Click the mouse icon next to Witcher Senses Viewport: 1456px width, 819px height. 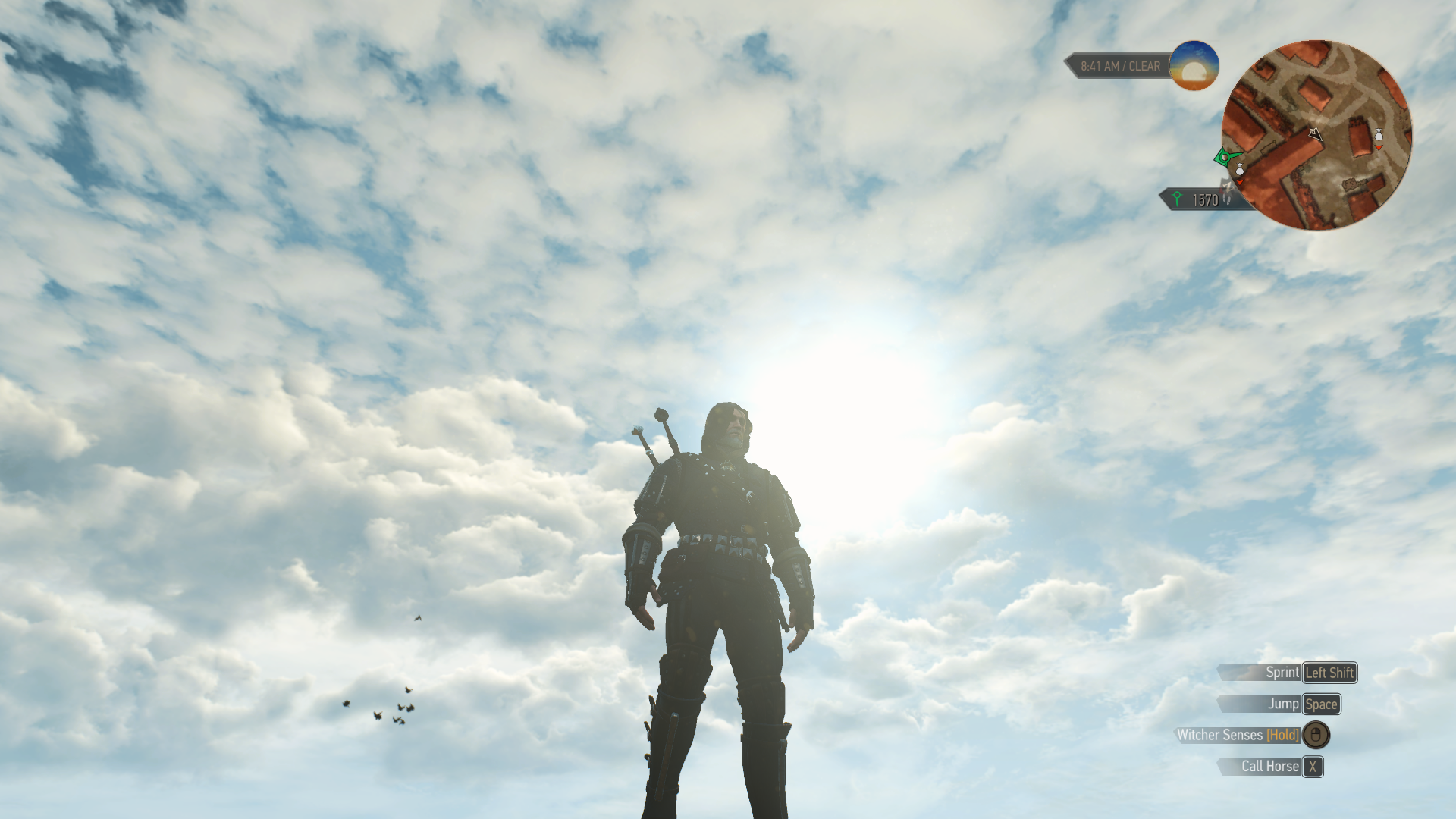(x=1316, y=736)
